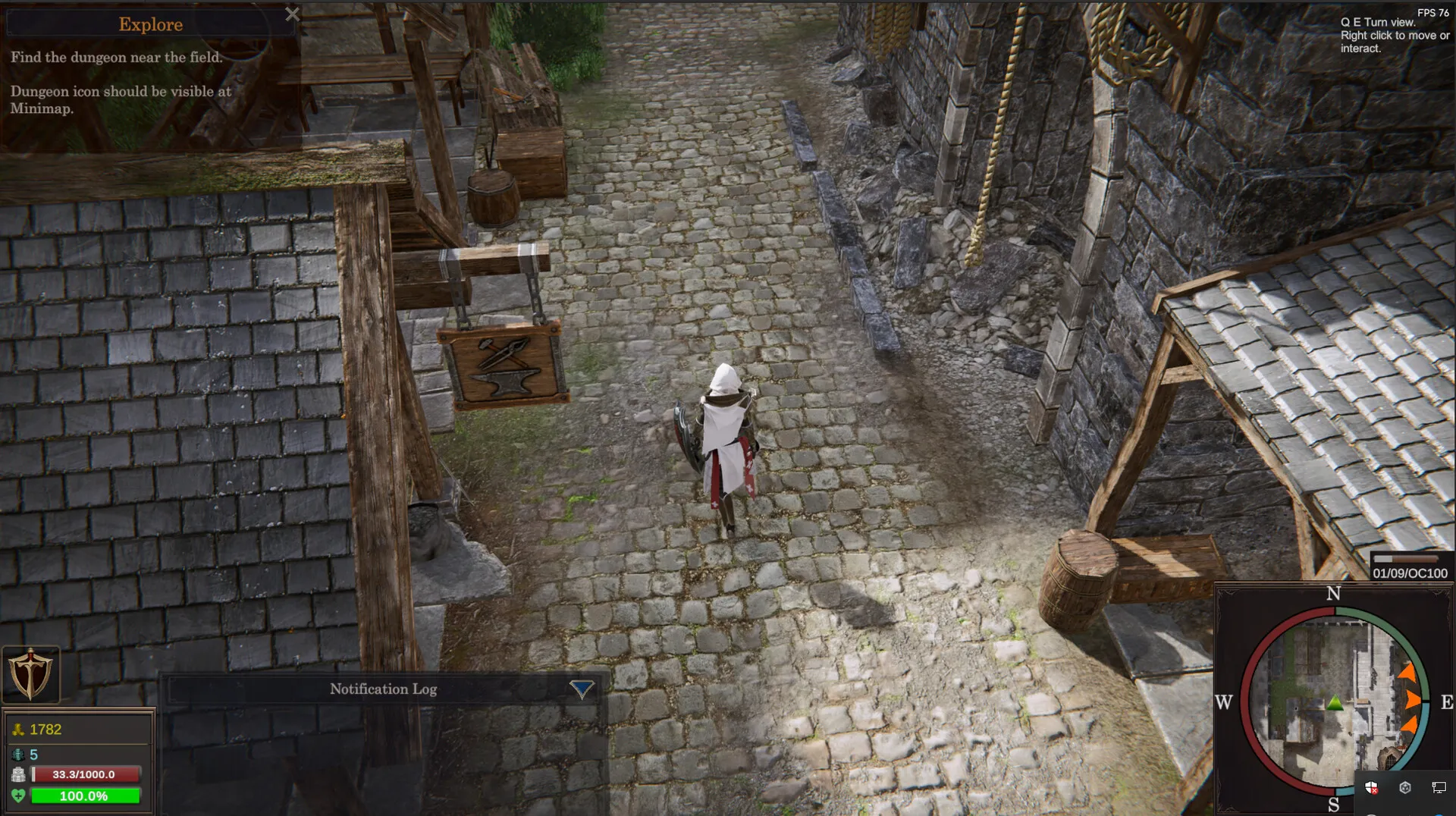Click the green 100.0% health bar
Screen dimensions: 1456x816
coord(84,796)
